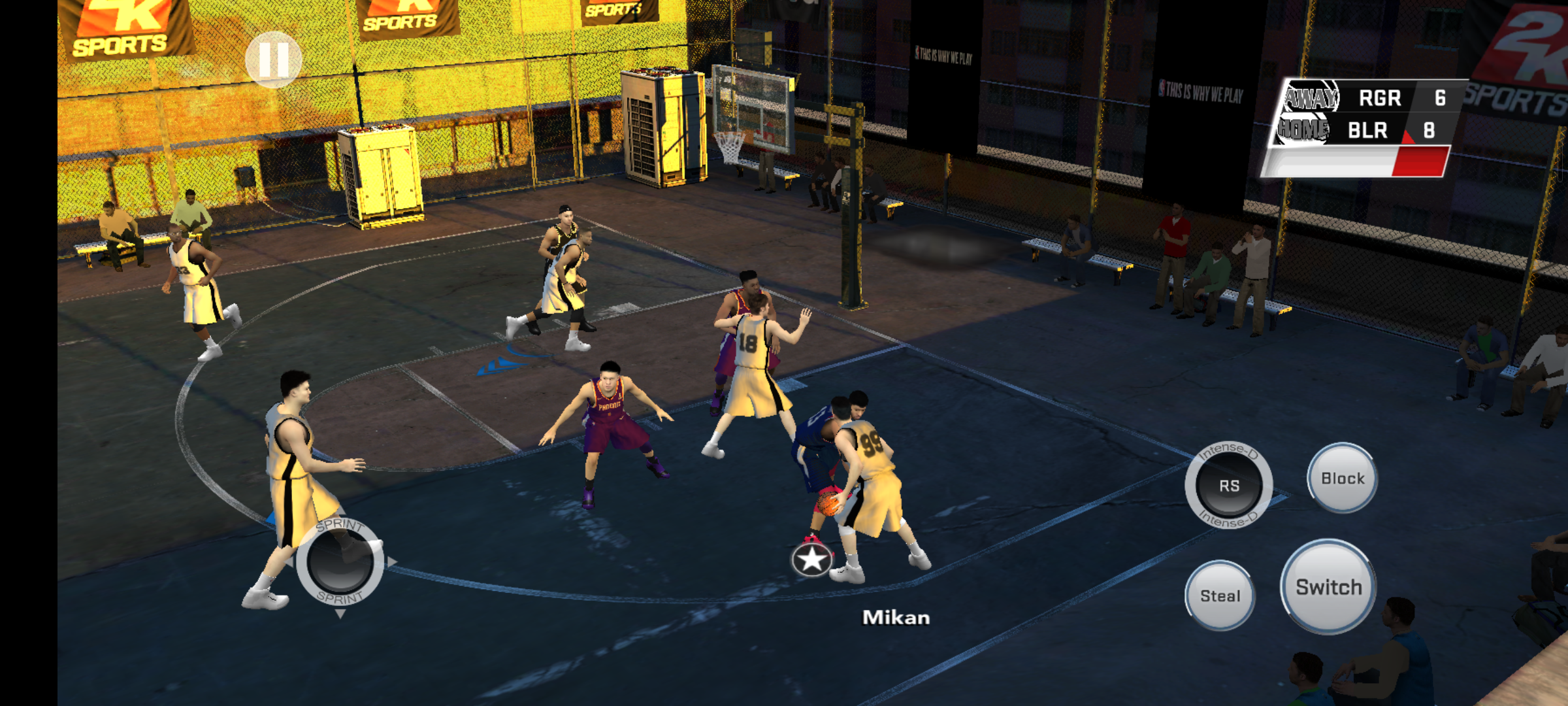
Task: Switch defenders using the Switch button
Action: pos(1328,587)
